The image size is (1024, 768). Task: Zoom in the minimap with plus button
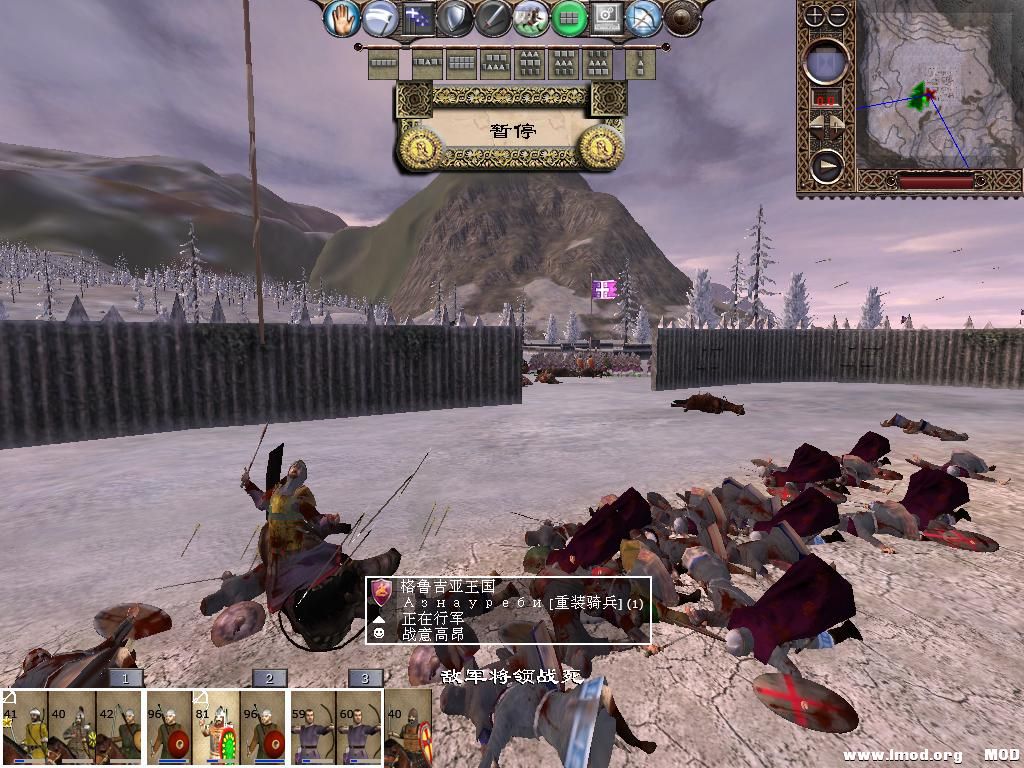(816, 16)
